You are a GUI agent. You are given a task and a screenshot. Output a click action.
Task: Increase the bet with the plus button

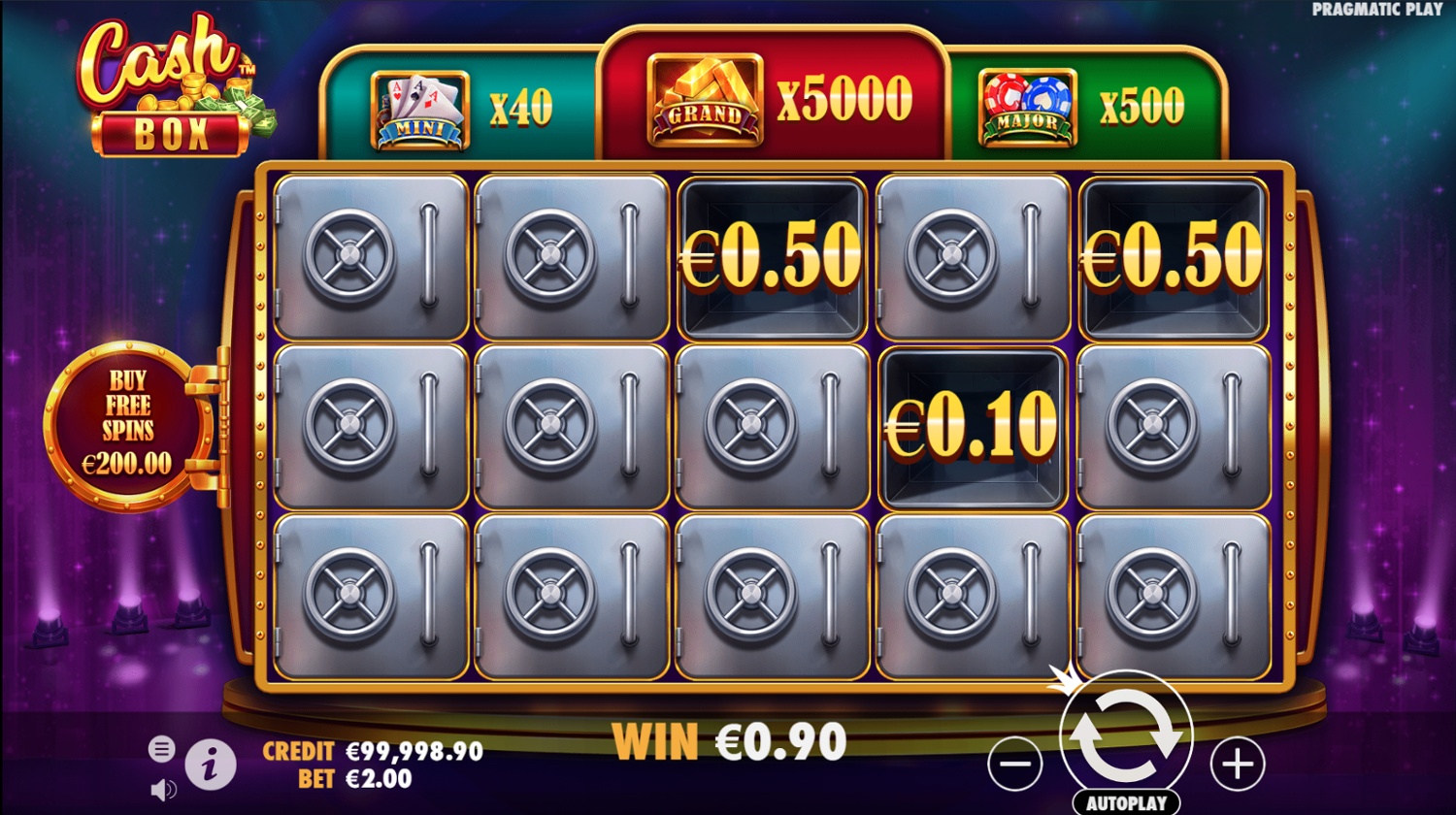(x=1238, y=765)
